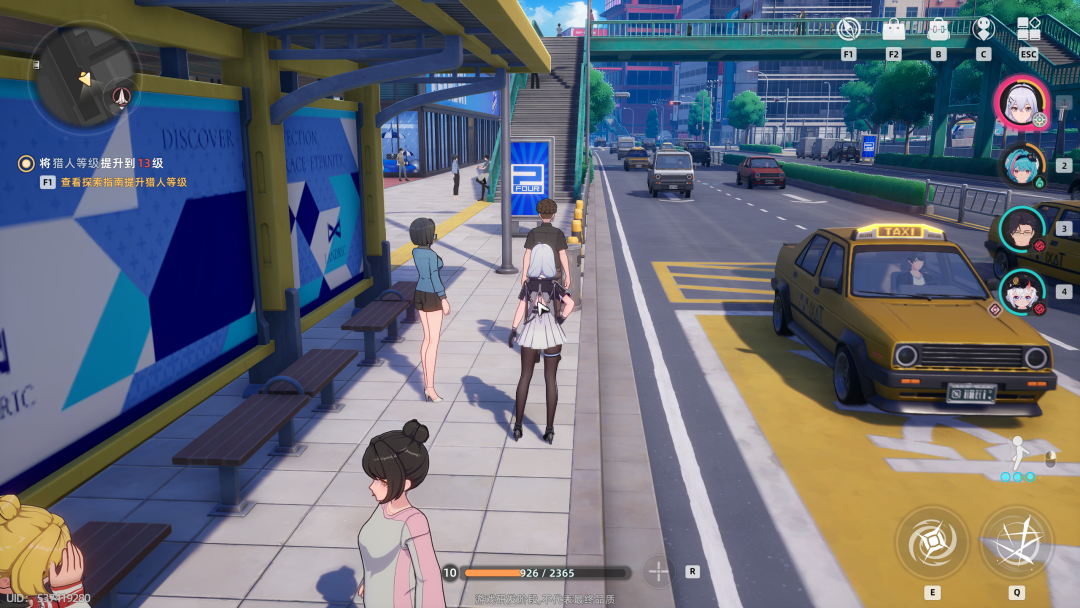Screen dimensions: 1080x608
Task: Open the character menu icon
Action: pyautogui.click(x=983, y=29)
